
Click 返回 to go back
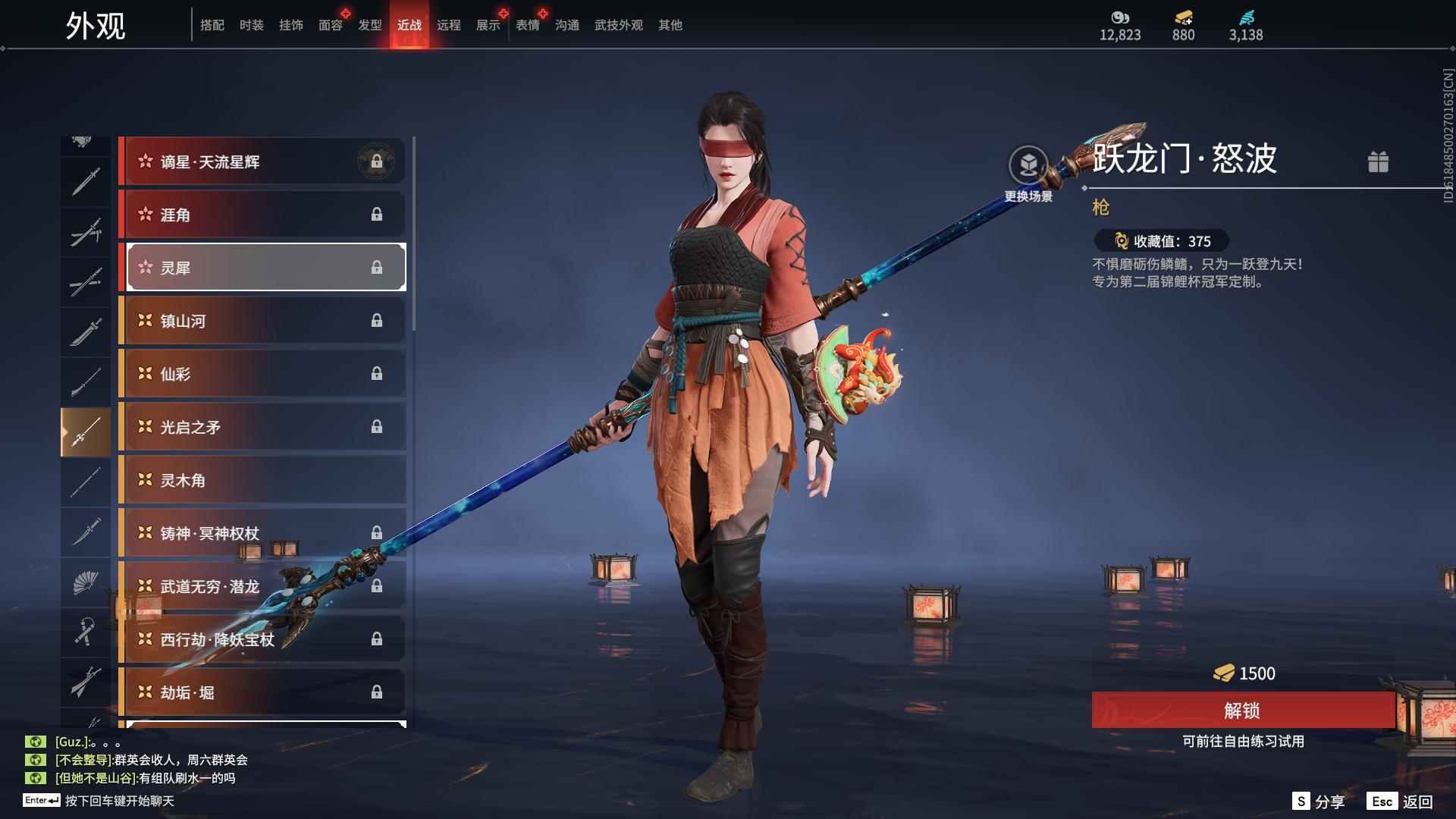click(x=1401, y=802)
